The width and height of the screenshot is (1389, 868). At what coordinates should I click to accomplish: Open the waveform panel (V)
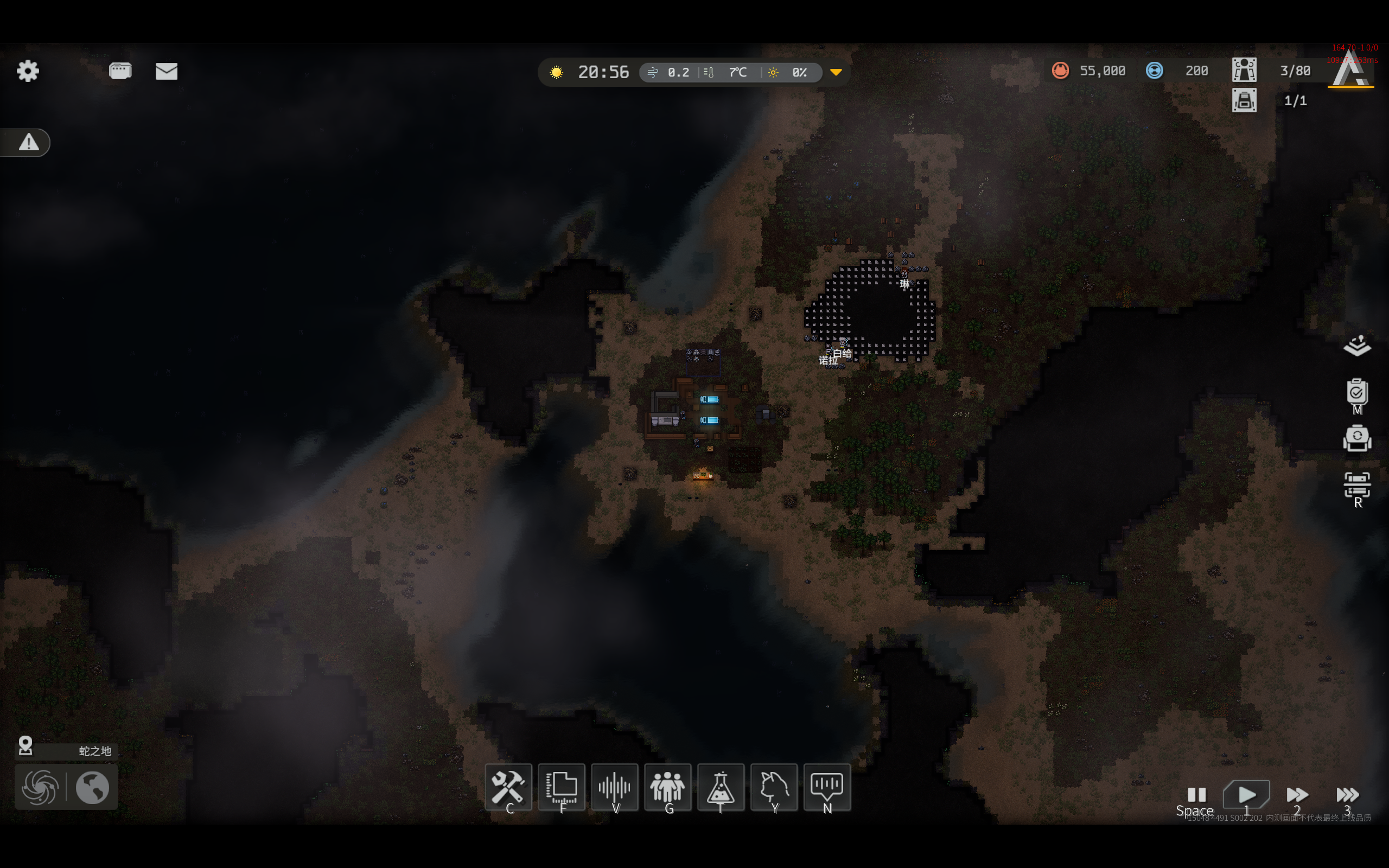tap(615, 787)
